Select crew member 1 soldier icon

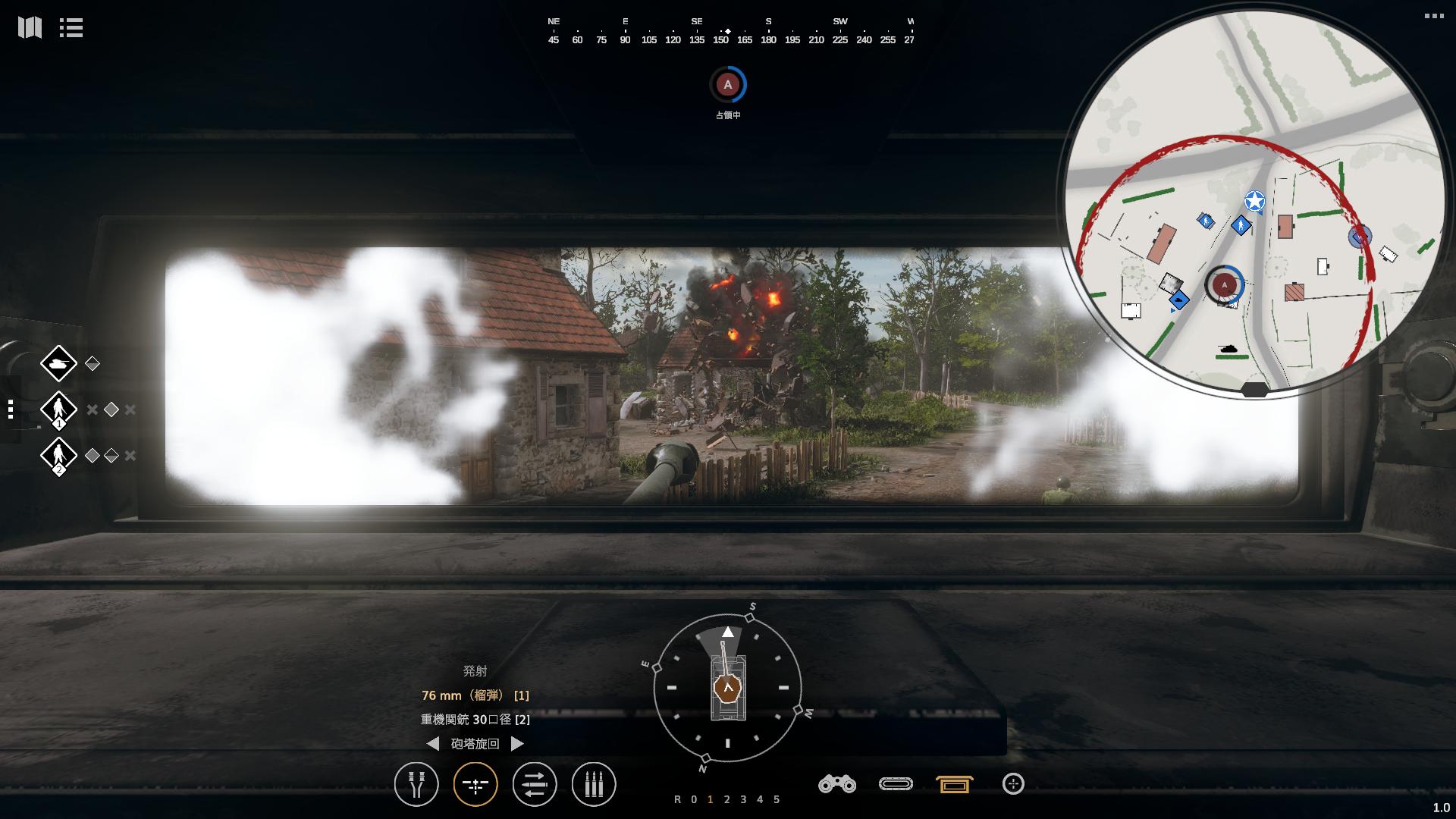pos(59,409)
